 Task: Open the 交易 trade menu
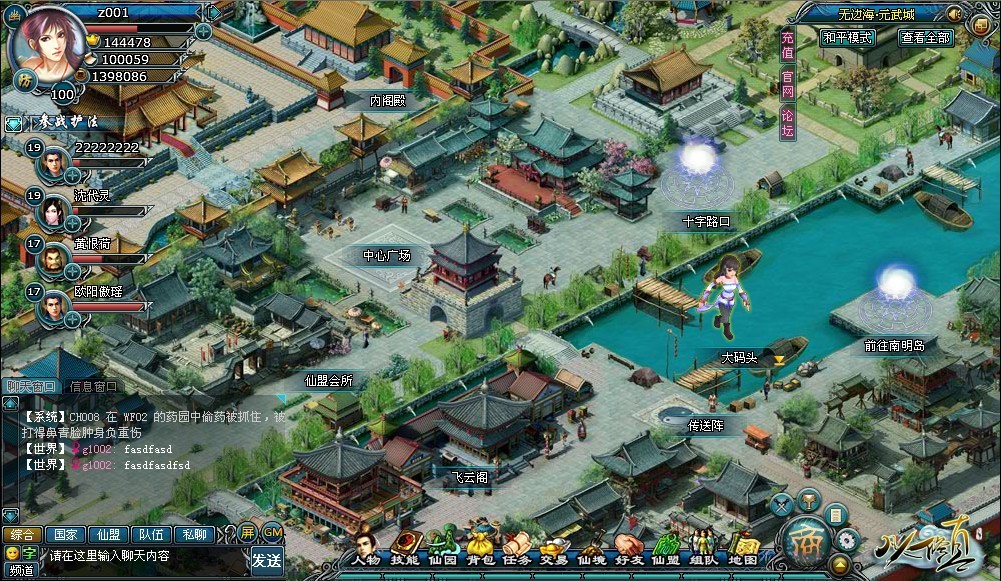tap(553, 546)
